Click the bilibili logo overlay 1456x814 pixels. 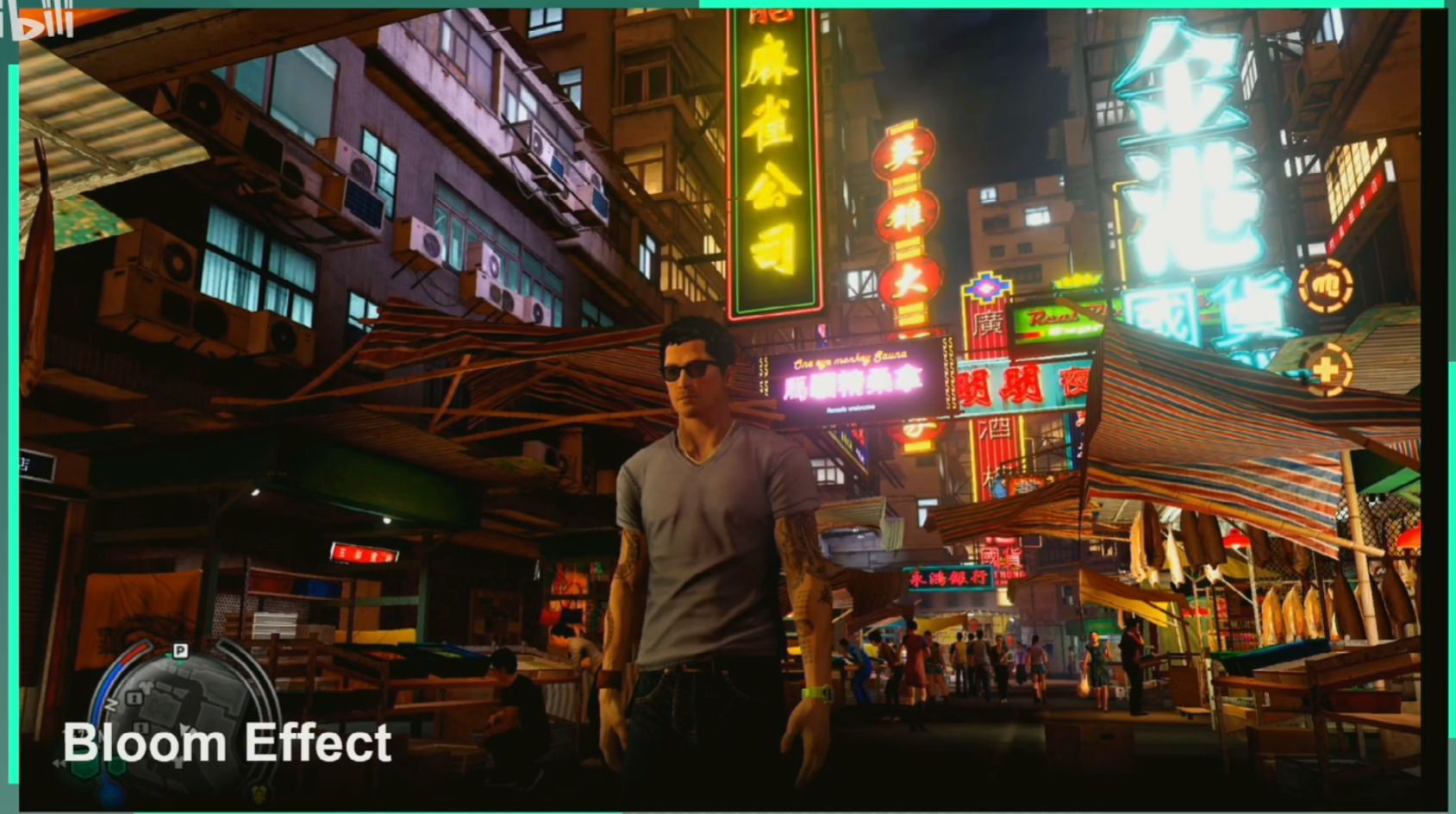tap(39, 21)
